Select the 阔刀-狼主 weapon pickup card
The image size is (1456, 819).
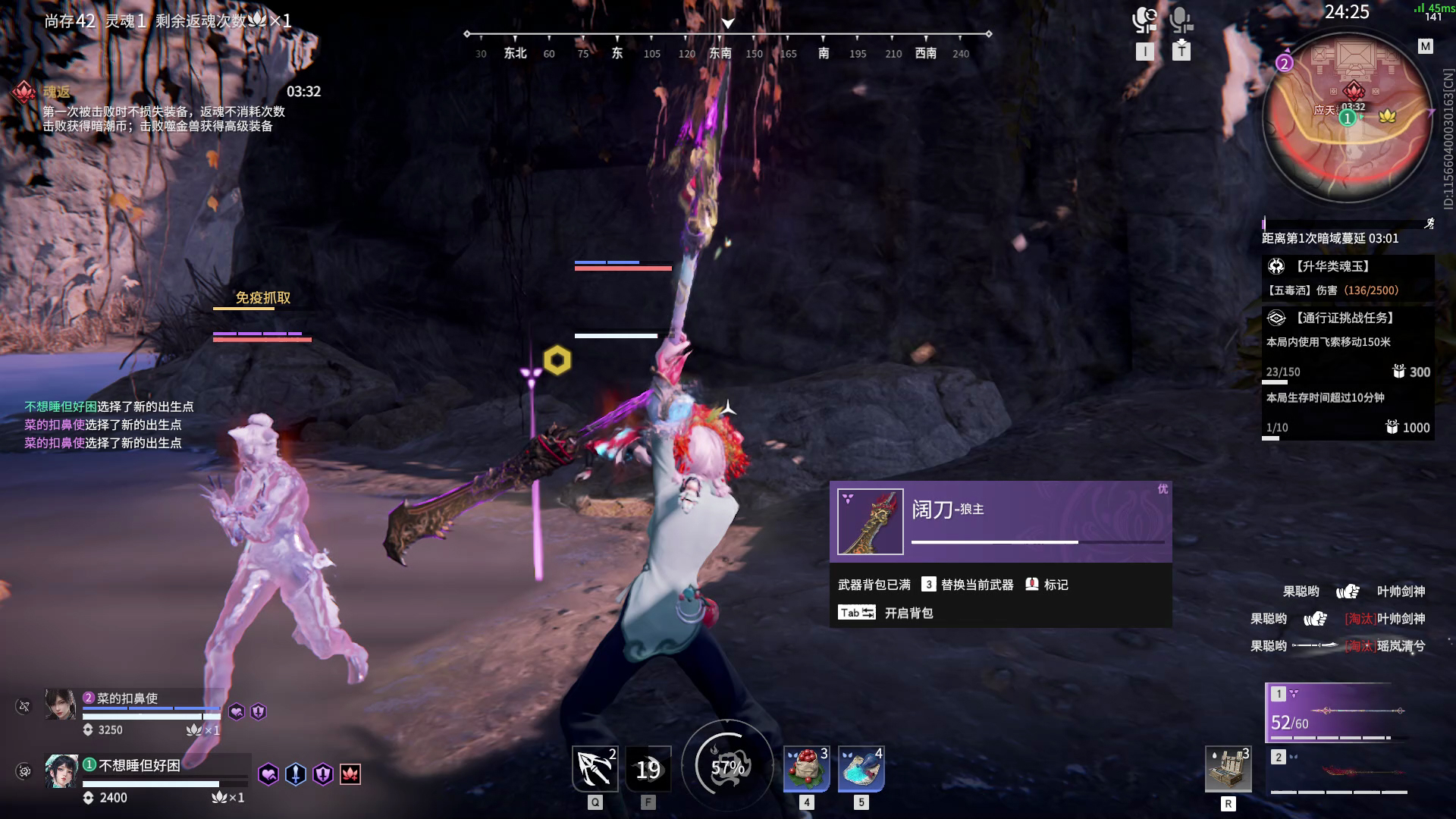tap(1000, 522)
